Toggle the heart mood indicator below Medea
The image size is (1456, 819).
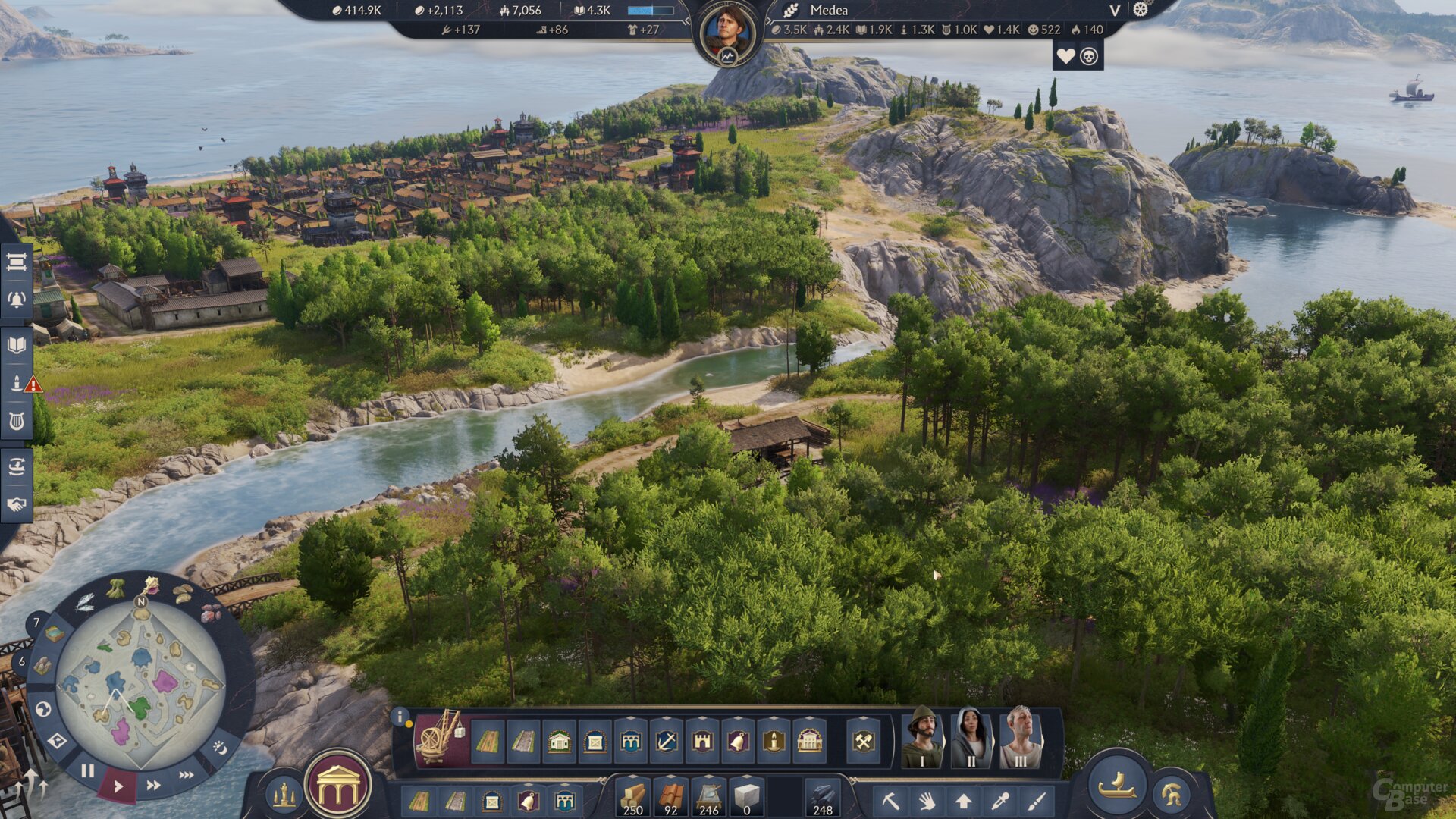tap(1066, 55)
